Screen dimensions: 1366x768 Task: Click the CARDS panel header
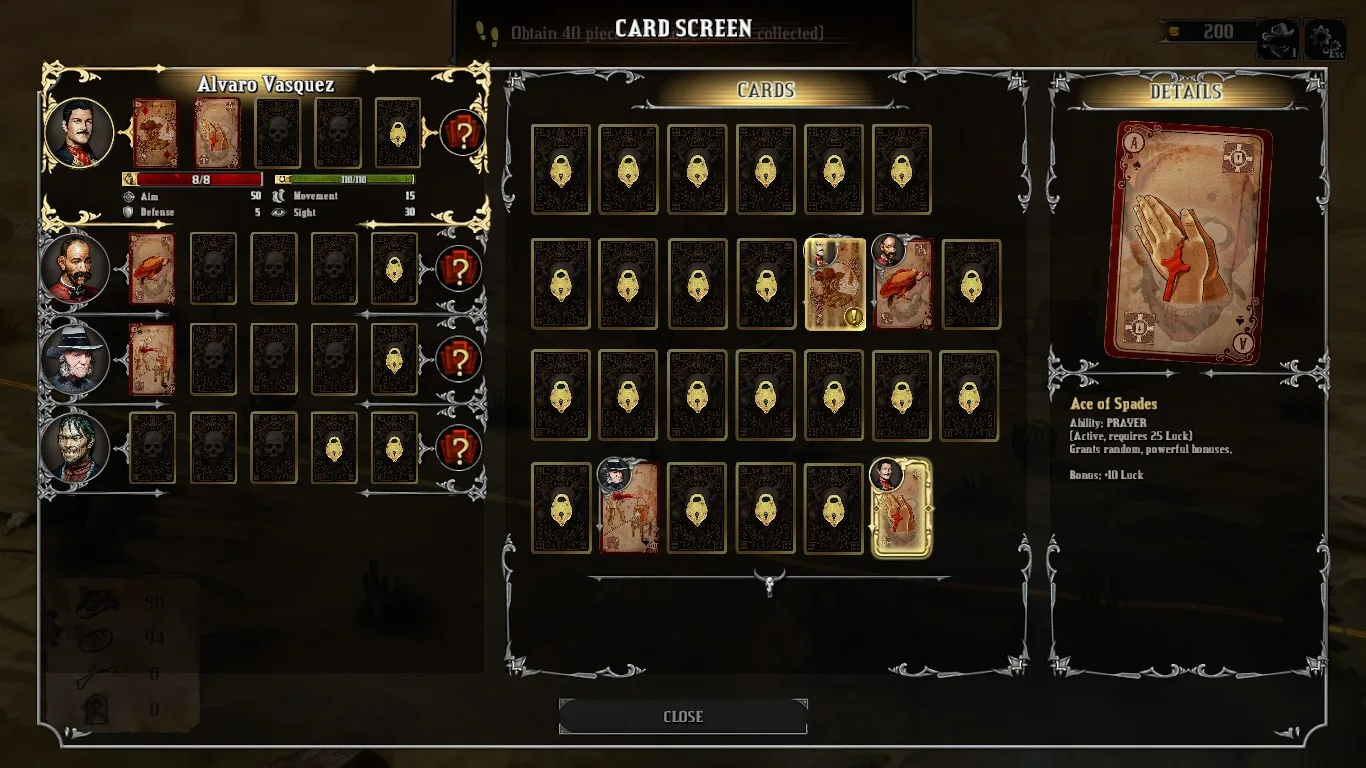765,91
